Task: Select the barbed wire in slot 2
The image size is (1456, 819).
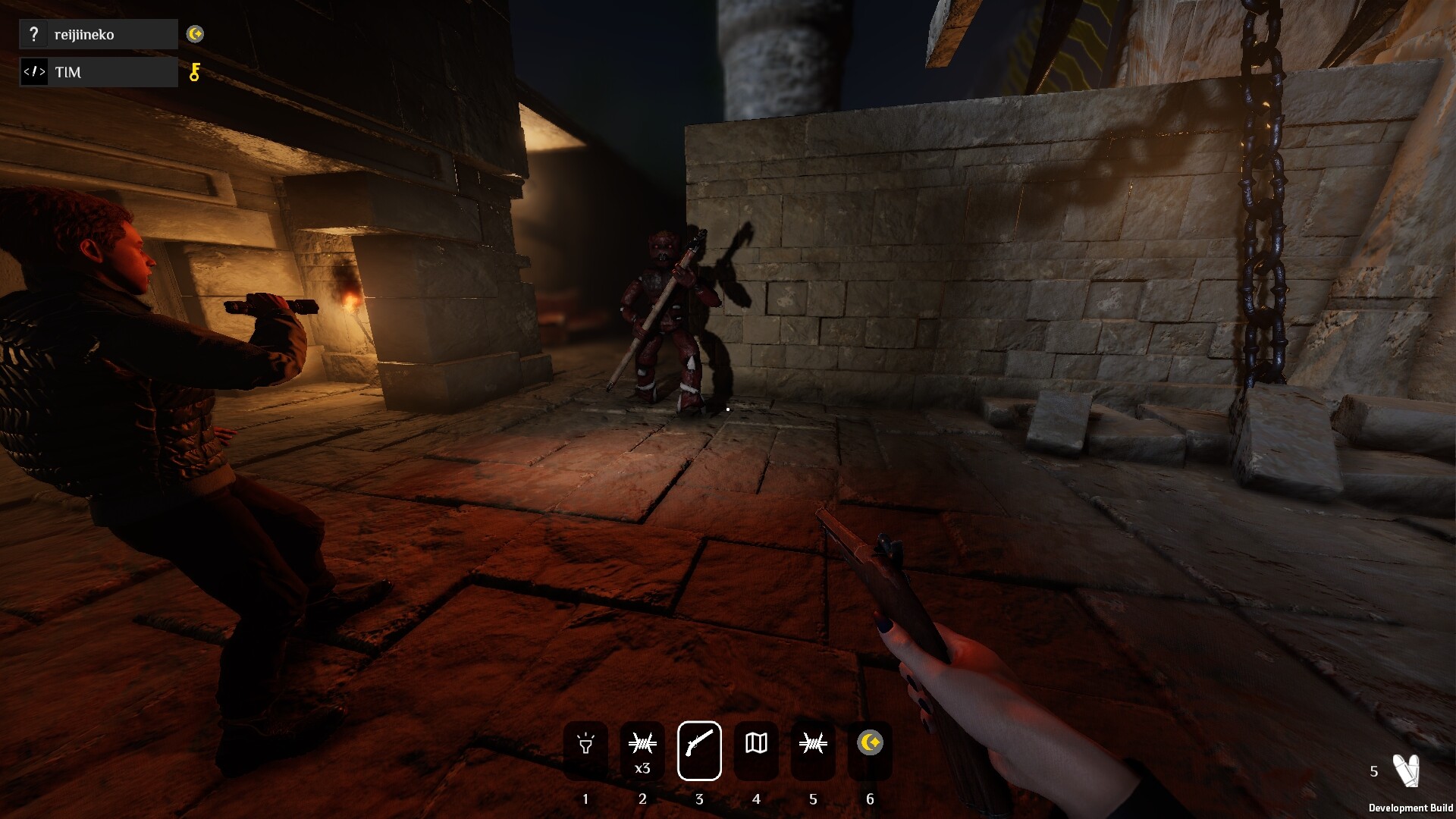Action: pyautogui.click(x=643, y=745)
